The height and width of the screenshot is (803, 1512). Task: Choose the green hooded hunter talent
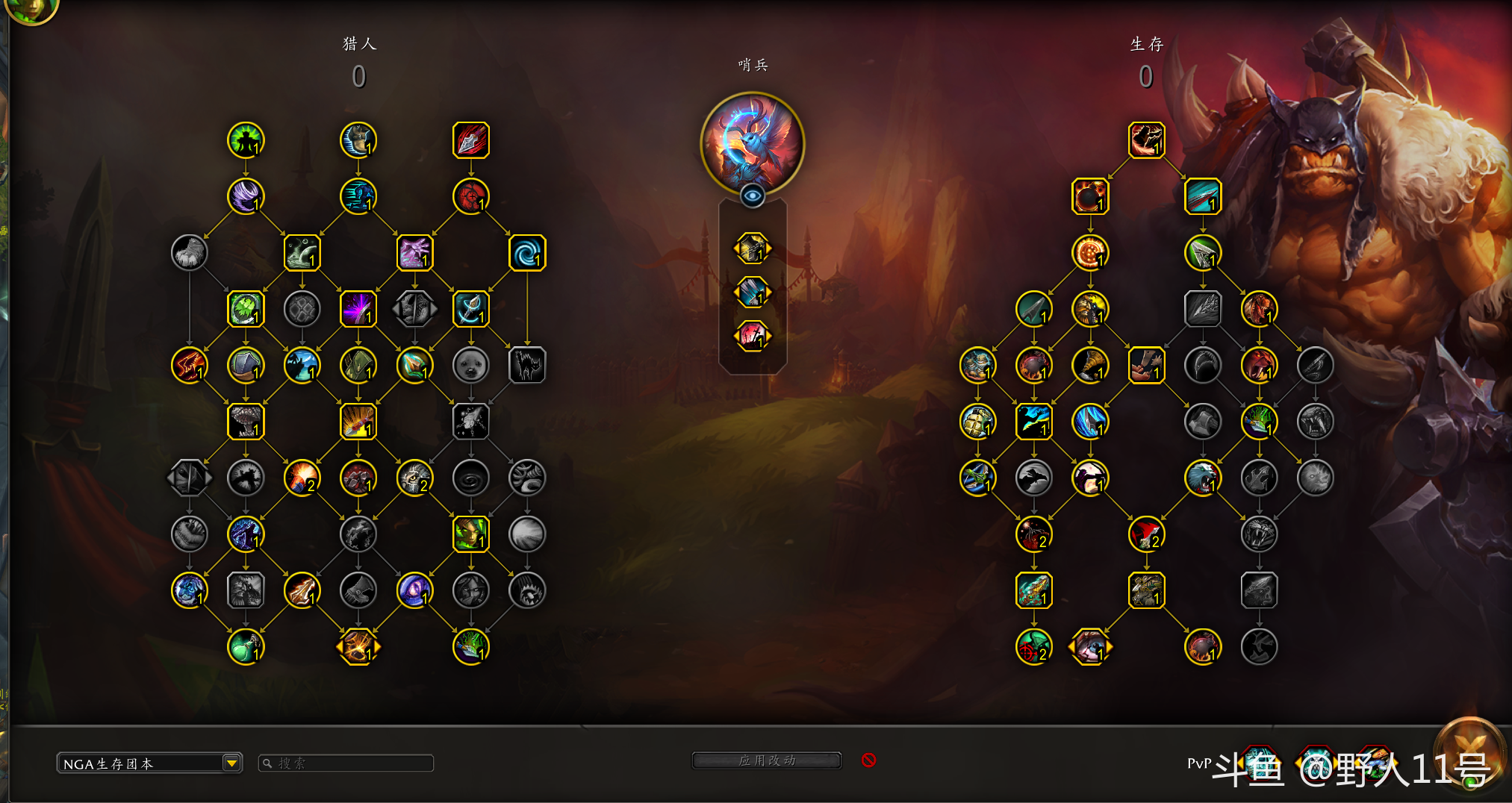(358, 366)
